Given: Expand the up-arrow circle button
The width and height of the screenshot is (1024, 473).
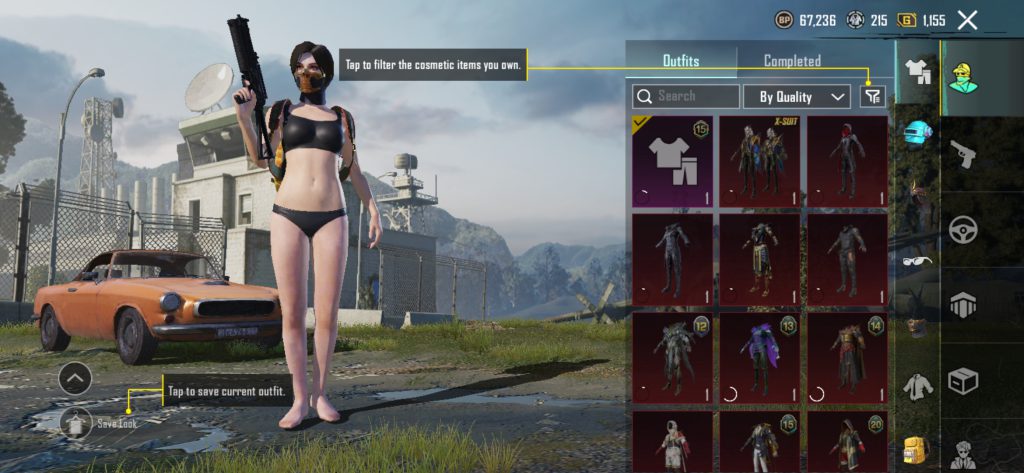Looking at the screenshot, I should coord(75,378).
